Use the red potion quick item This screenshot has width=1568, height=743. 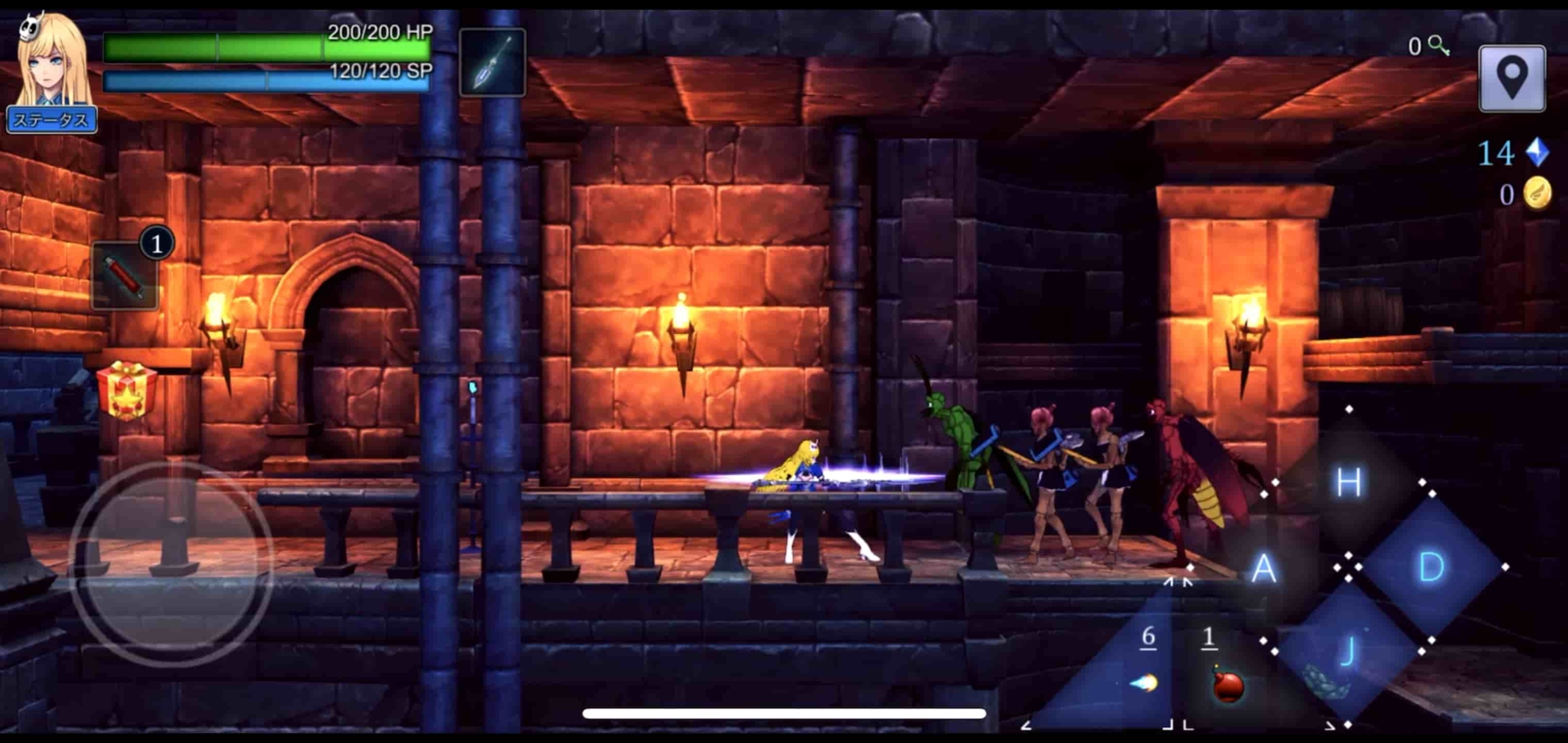click(125, 276)
